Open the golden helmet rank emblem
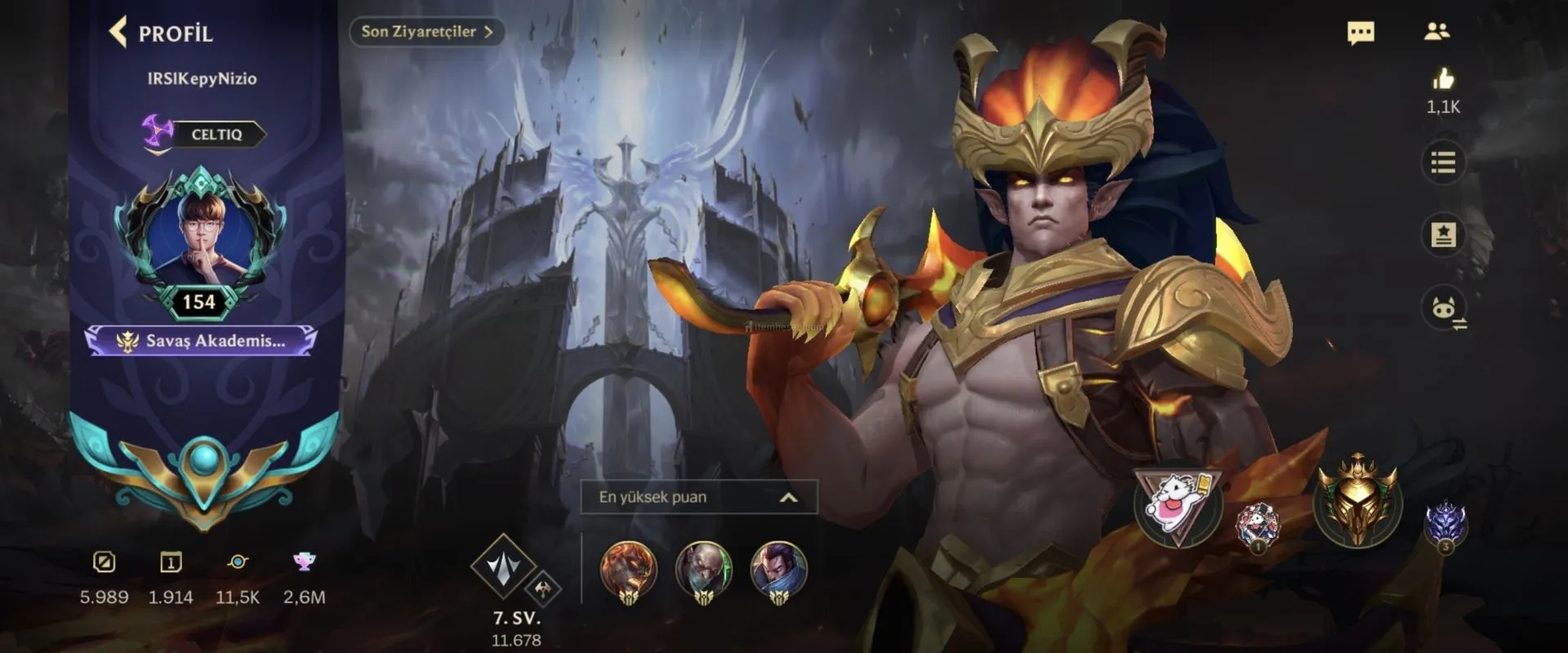Image resolution: width=1568 pixels, height=653 pixels. pos(1356,501)
